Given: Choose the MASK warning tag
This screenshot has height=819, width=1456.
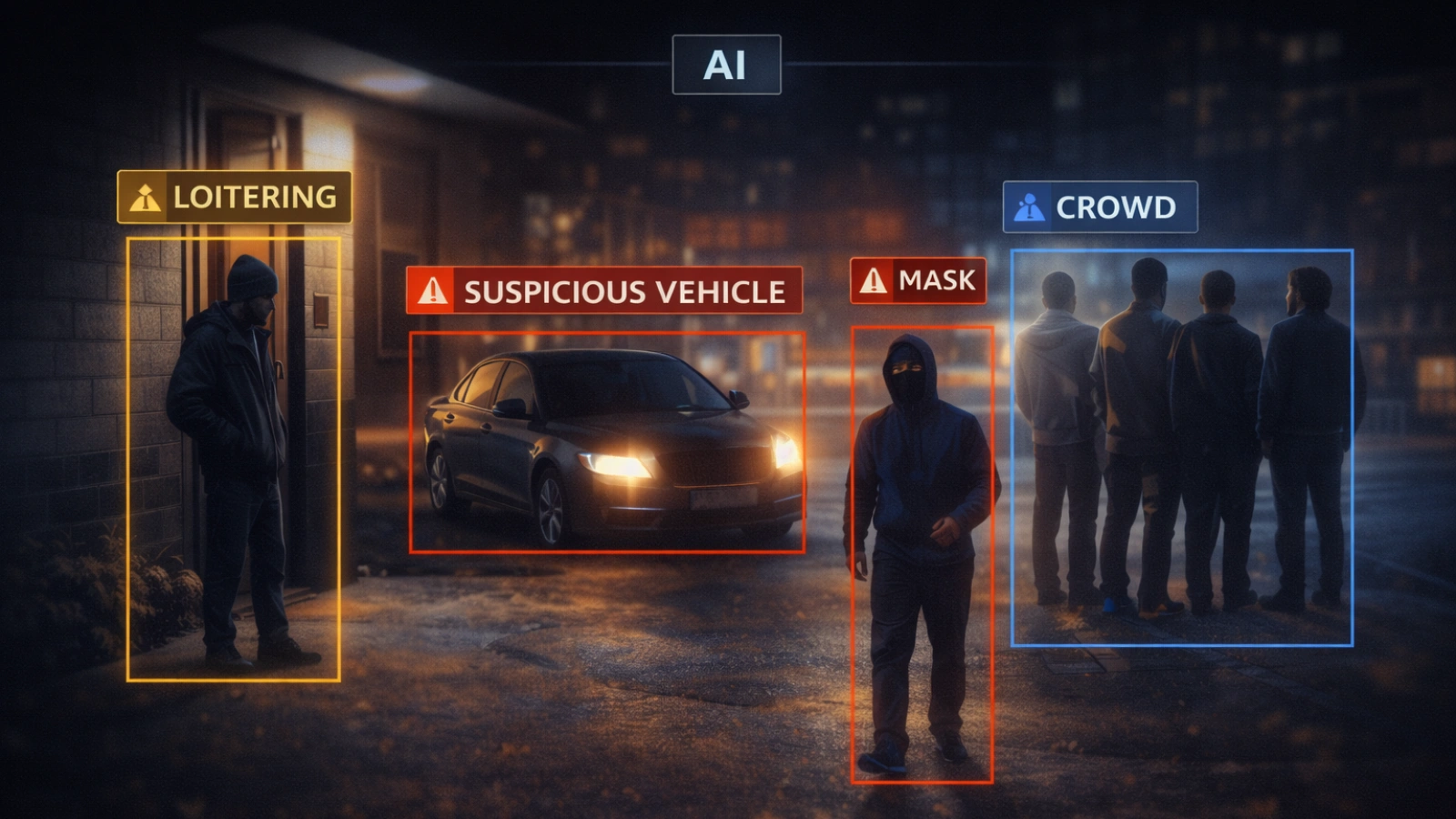Looking at the screenshot, I should click(x=917, y=280).
